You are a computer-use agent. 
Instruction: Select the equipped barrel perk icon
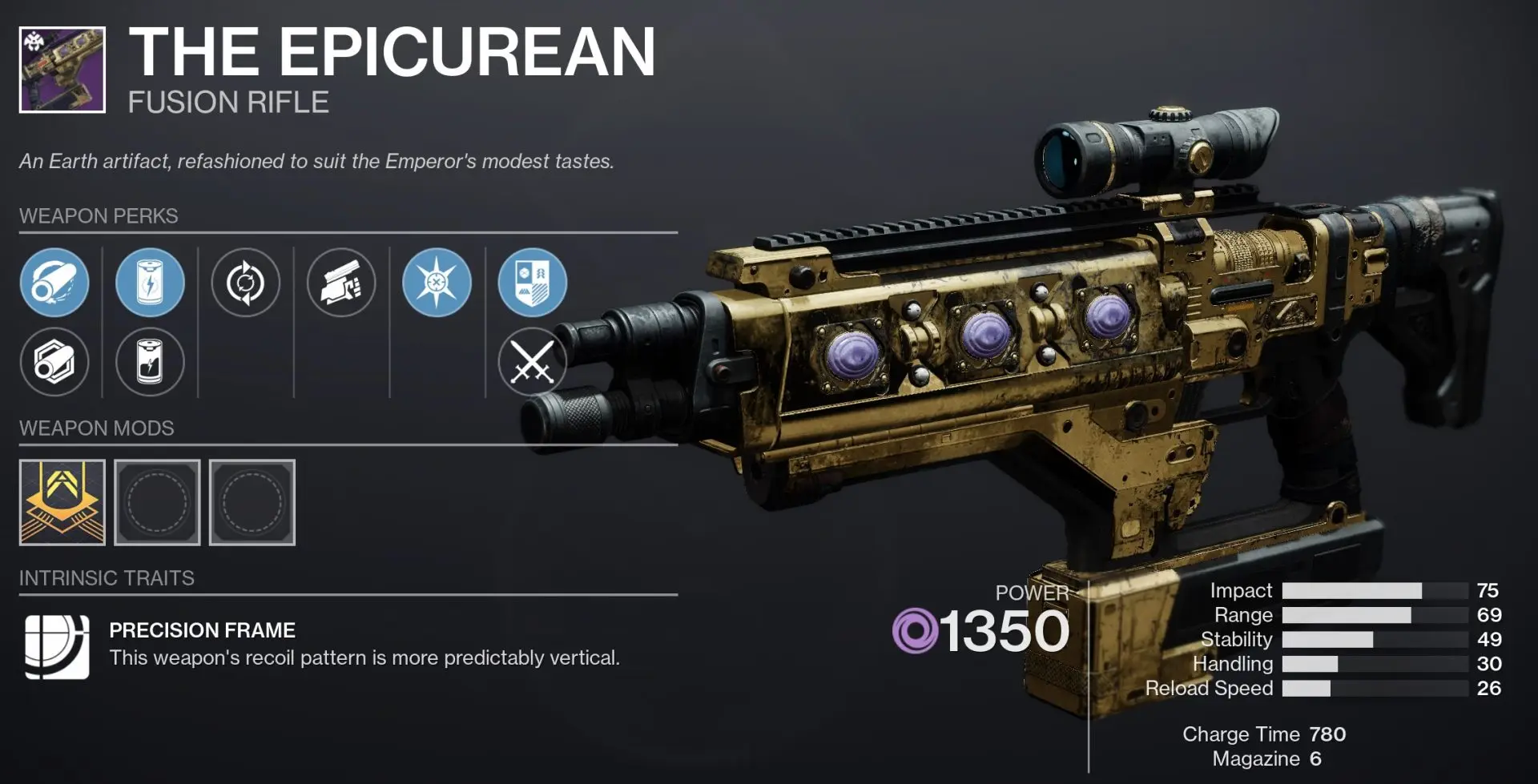54,283
